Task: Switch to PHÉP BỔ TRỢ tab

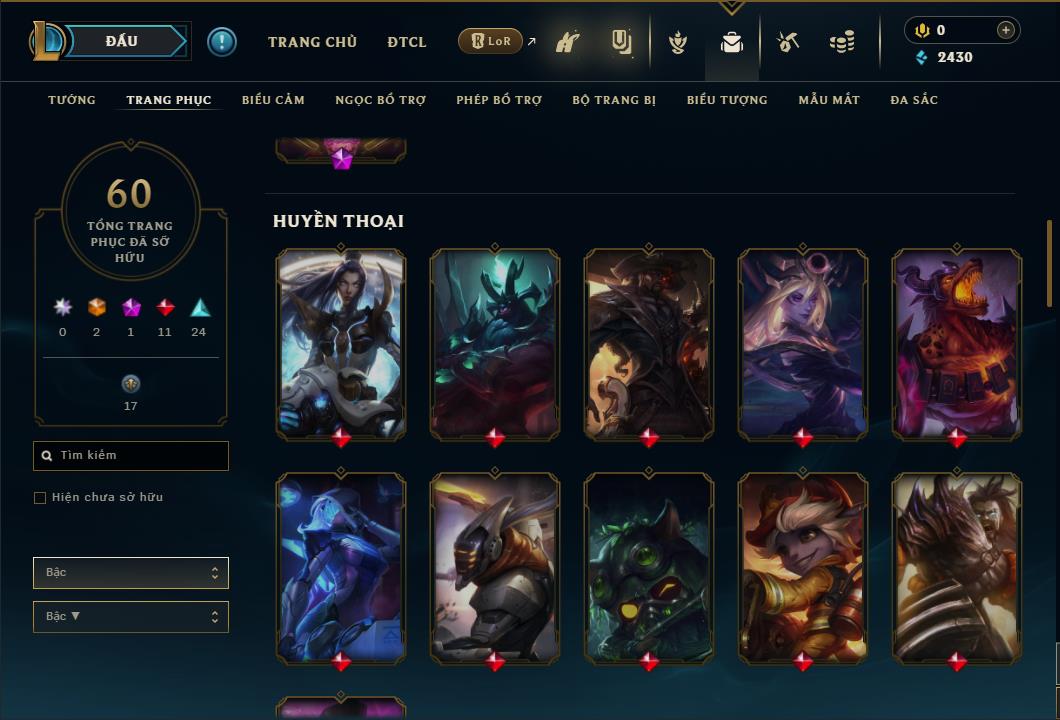Action: (499, 100)
